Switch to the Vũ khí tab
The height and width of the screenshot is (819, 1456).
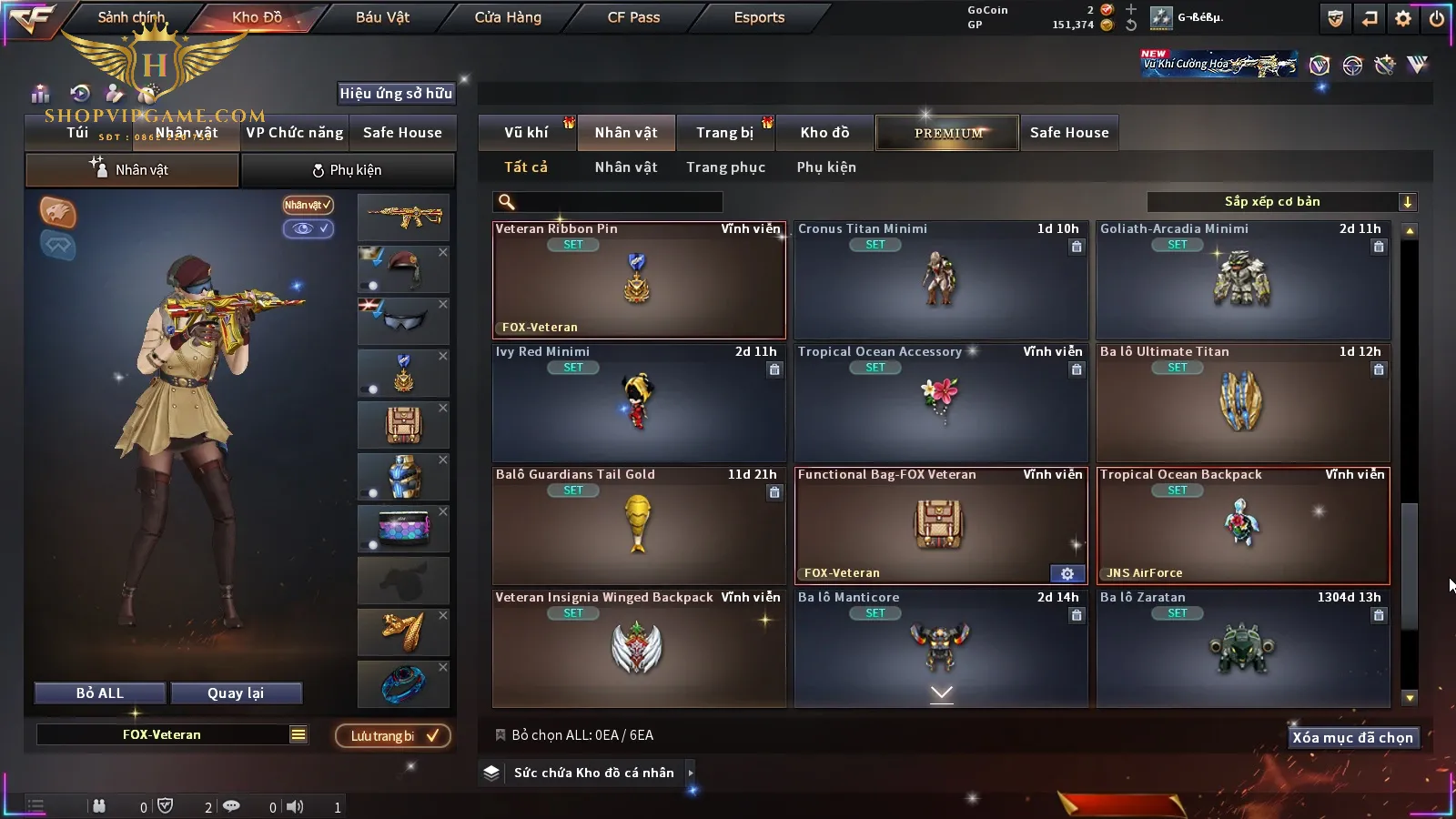tap(526, 133)
